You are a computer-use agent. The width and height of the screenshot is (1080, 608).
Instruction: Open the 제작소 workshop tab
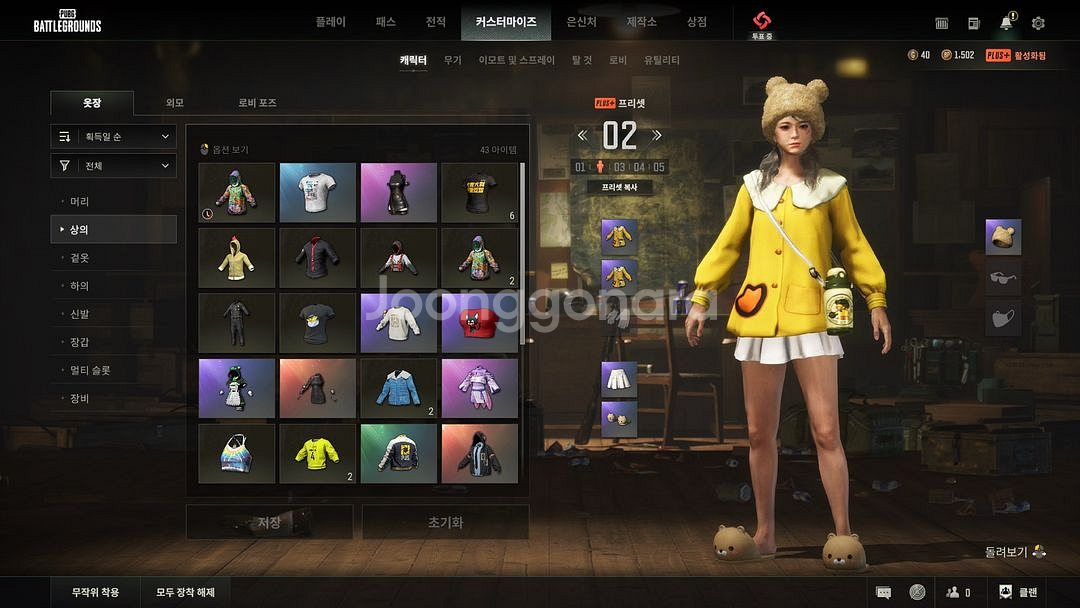pyautogui.click(x=641, y=22)
